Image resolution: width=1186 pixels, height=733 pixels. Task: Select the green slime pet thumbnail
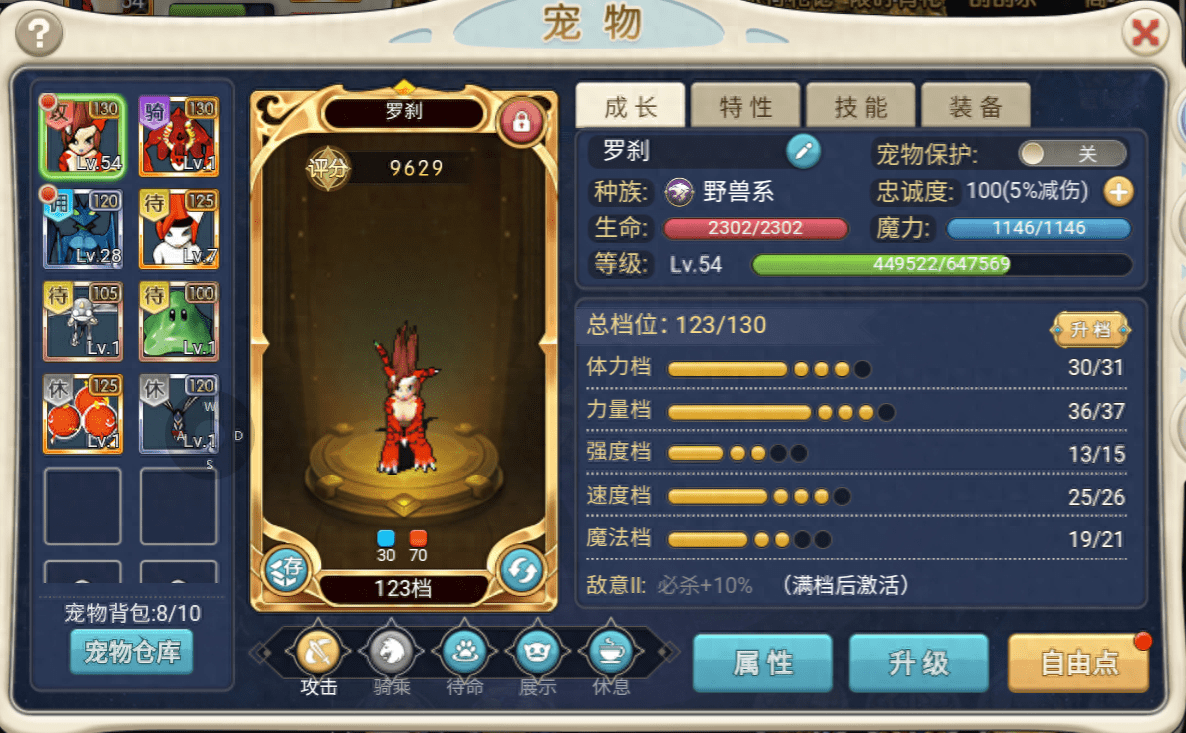coord(179,321)
